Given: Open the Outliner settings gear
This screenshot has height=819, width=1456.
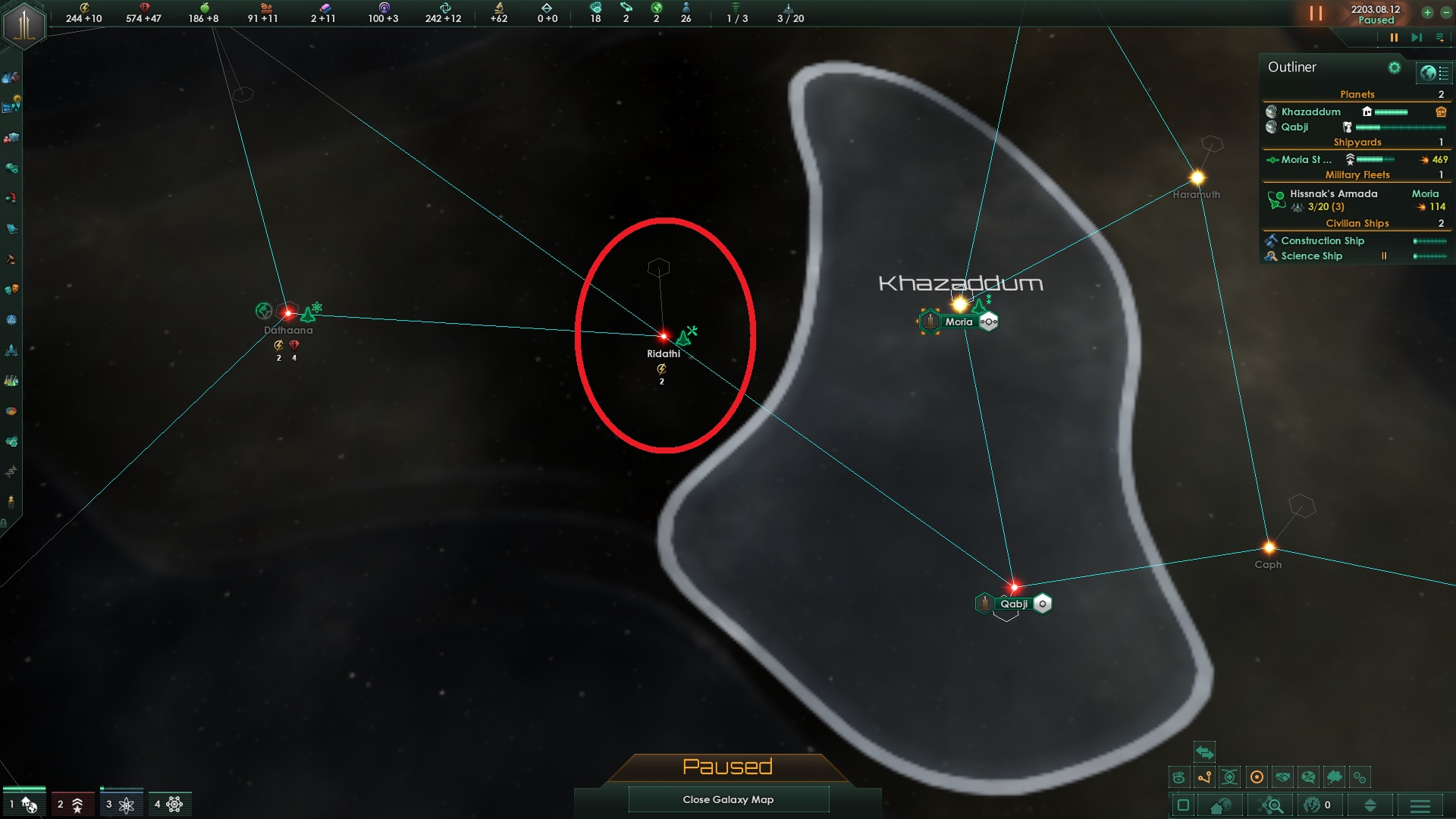Looking at the screenshot, I should pyautogui.click(x=1395, y=67).
